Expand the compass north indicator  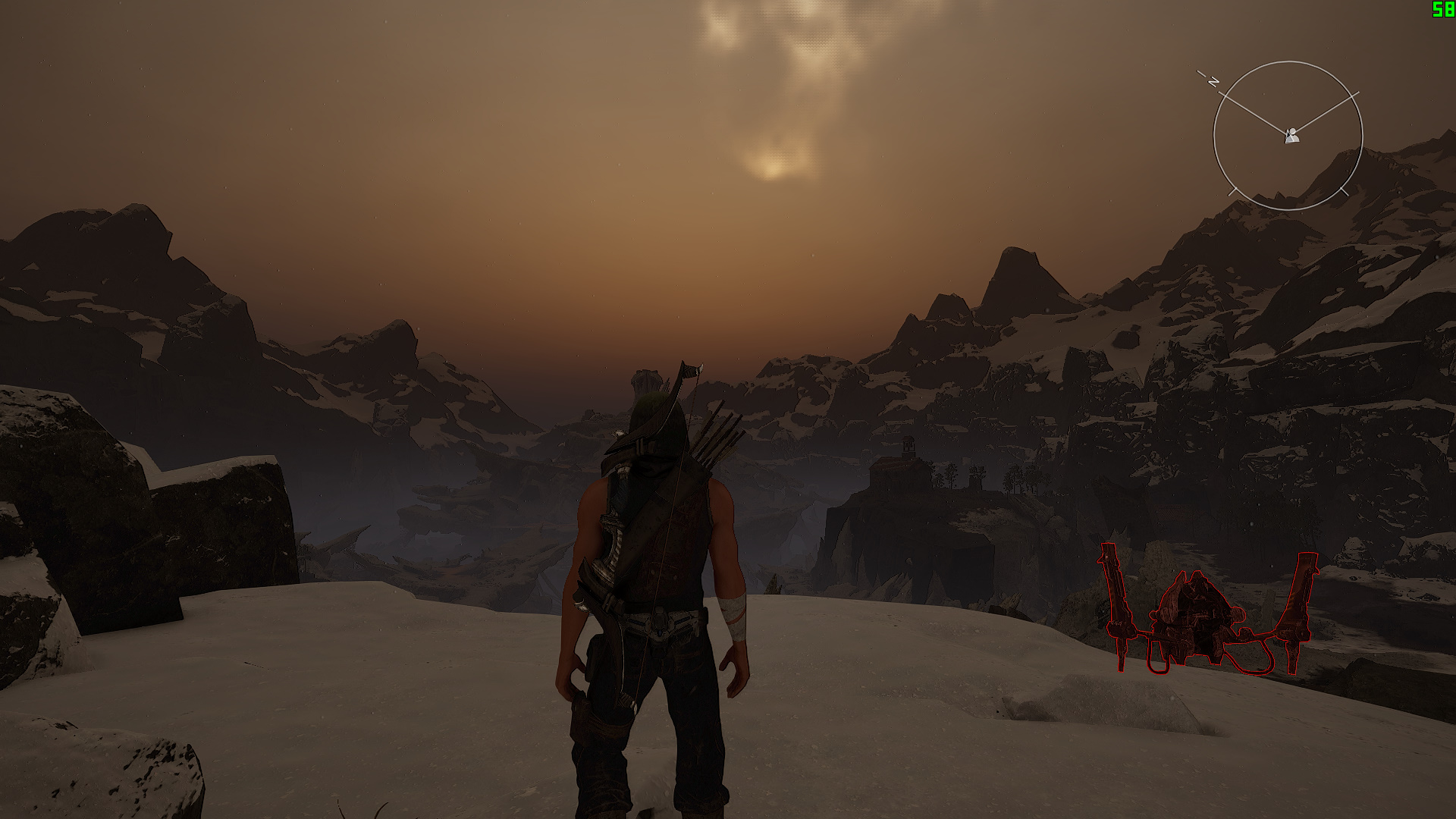pyautogui.click(x=1213, y=81)
